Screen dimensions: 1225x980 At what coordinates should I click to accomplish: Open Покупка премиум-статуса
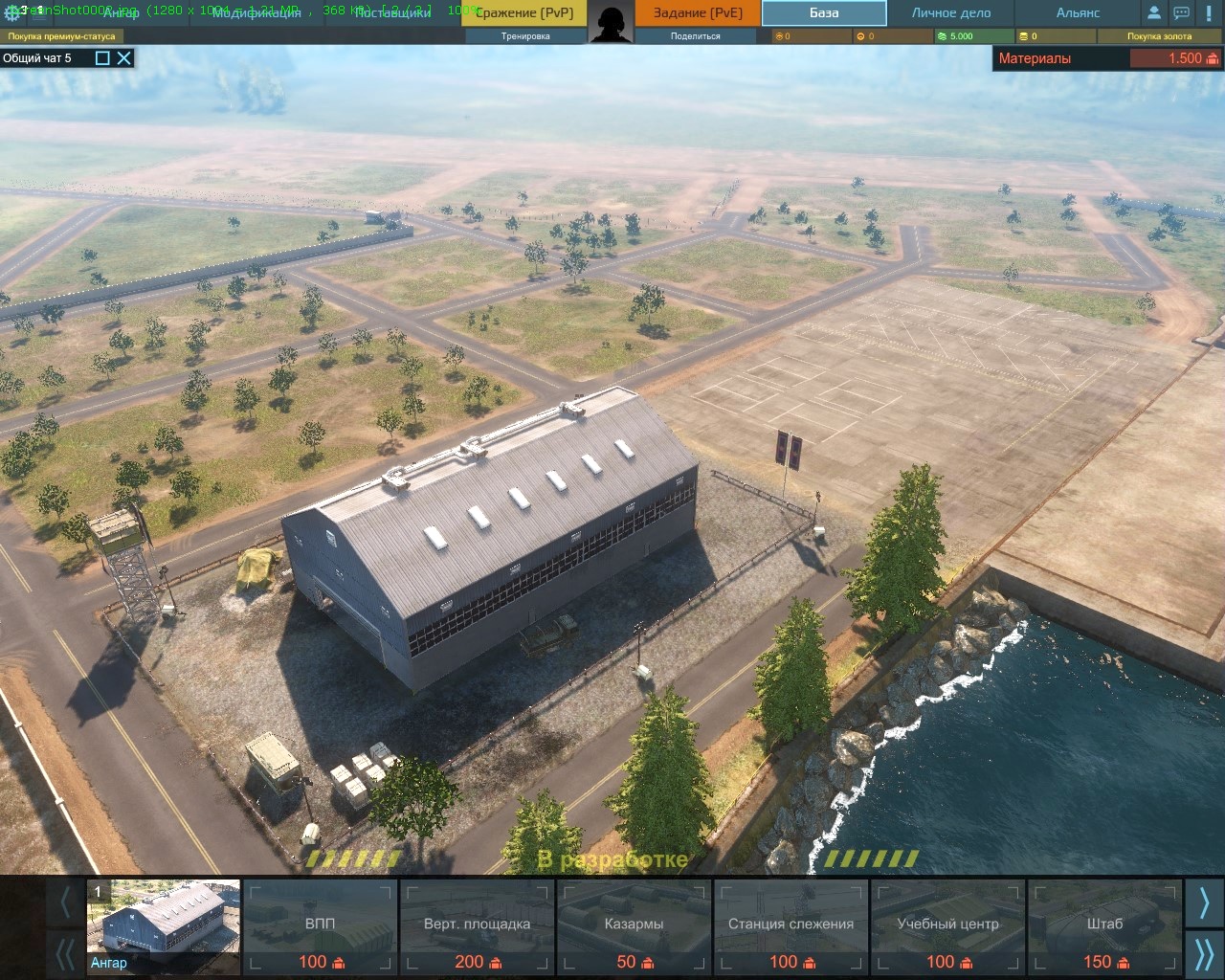click(62, 36)
